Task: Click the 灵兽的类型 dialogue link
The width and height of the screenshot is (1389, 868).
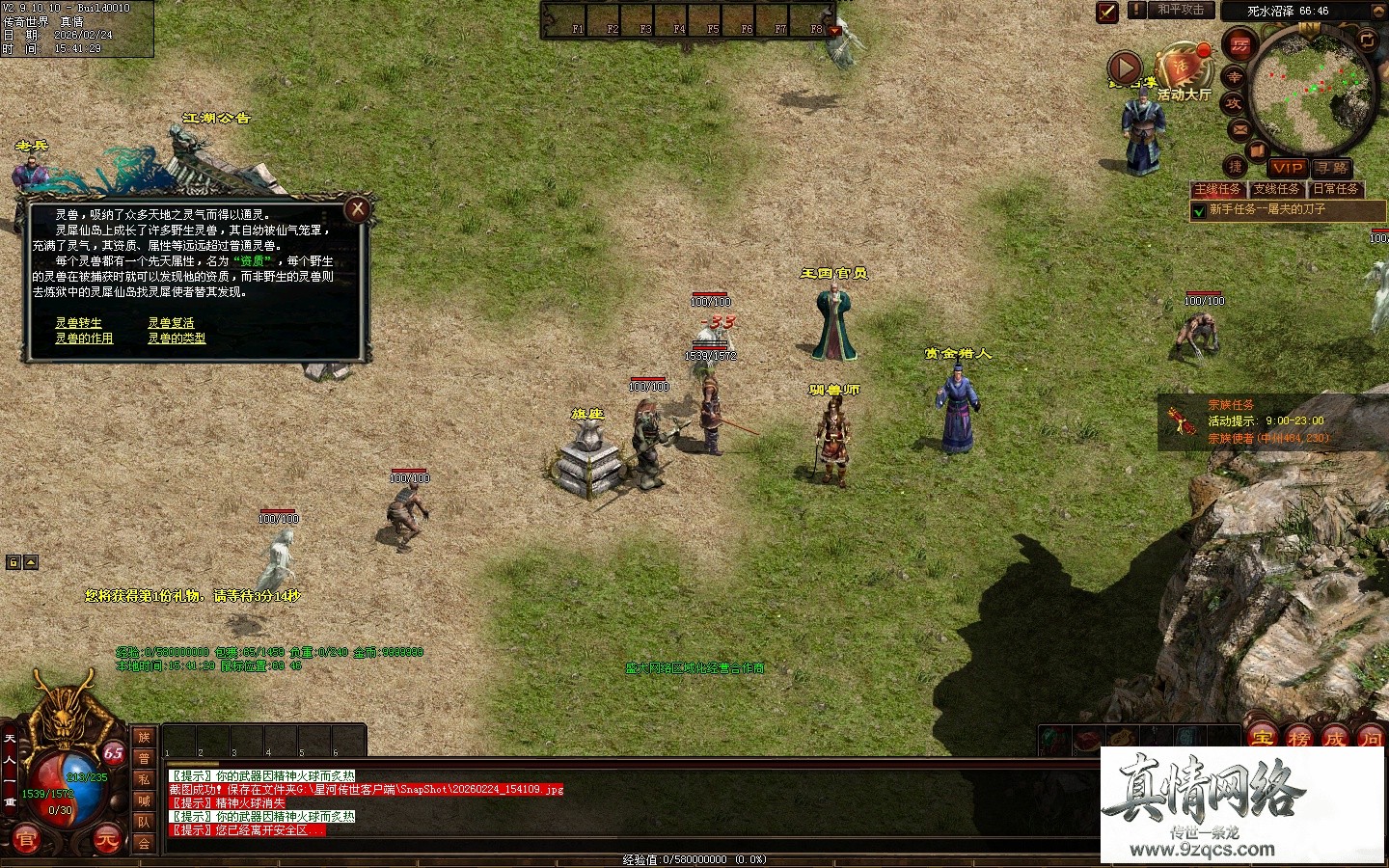Action: click(177, 339)
